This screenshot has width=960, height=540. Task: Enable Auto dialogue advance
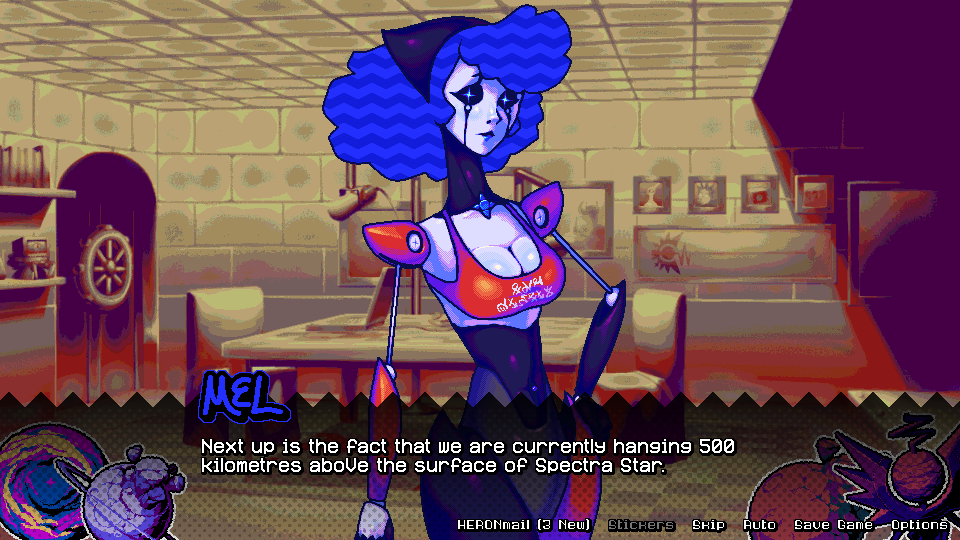pos(759,525)
